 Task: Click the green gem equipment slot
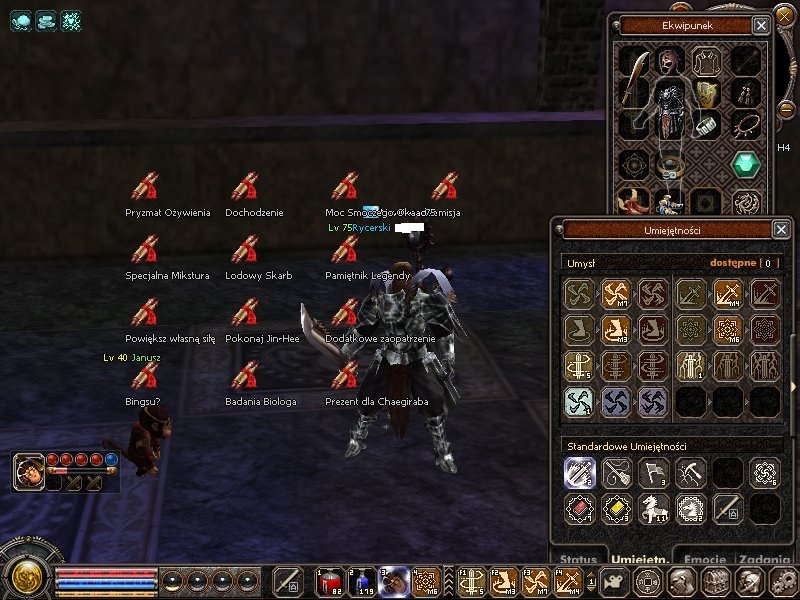[x=745, y=165]
